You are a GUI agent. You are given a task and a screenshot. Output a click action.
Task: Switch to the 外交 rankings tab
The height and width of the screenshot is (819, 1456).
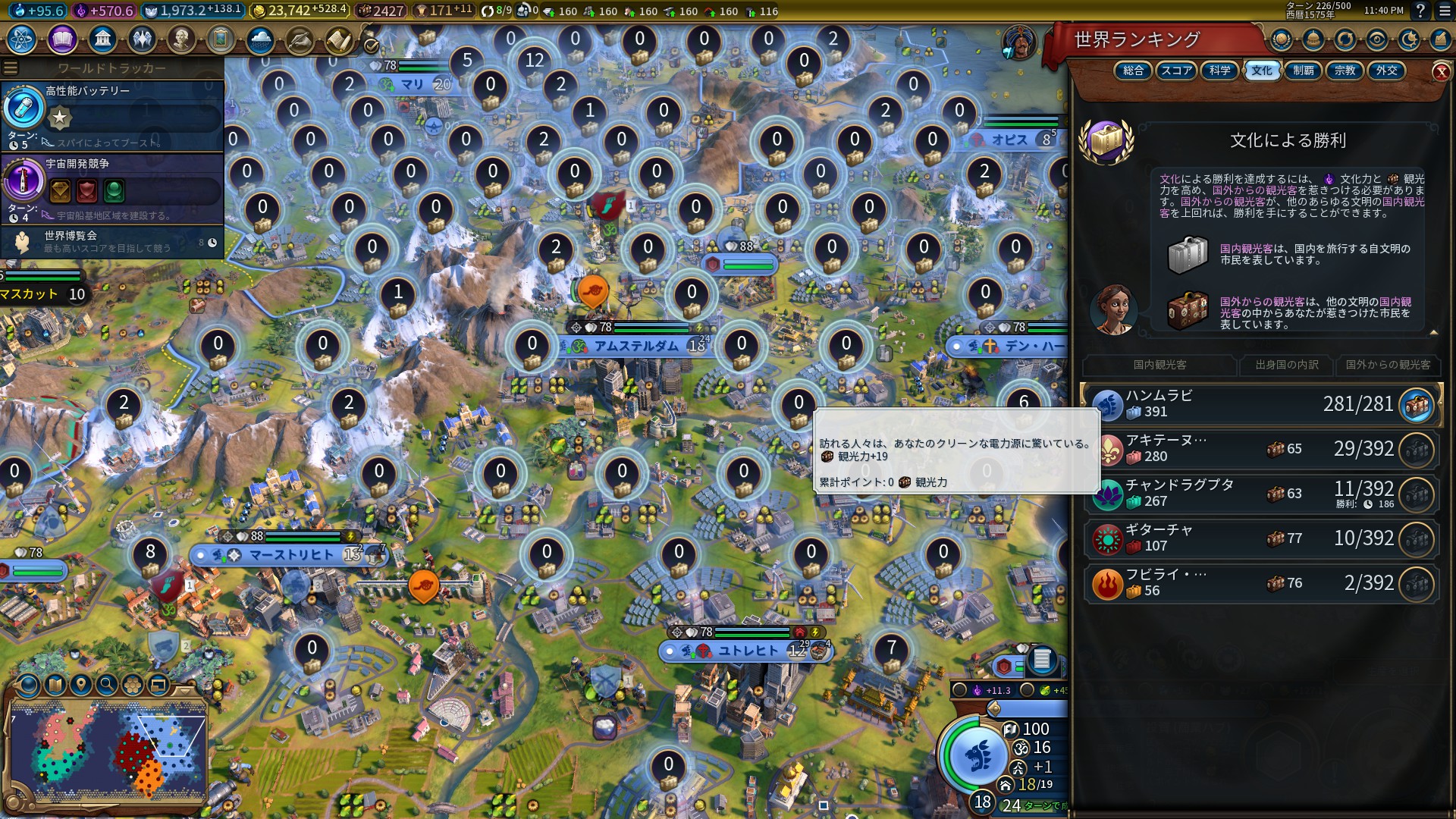pyautogui.click(x=1389, y=71)
